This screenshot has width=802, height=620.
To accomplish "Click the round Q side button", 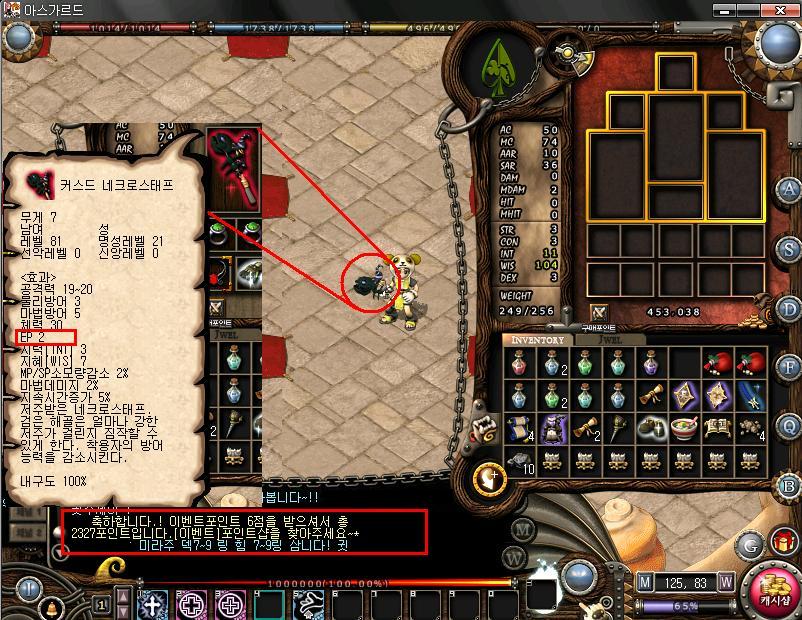I will (x=790, y=426).
